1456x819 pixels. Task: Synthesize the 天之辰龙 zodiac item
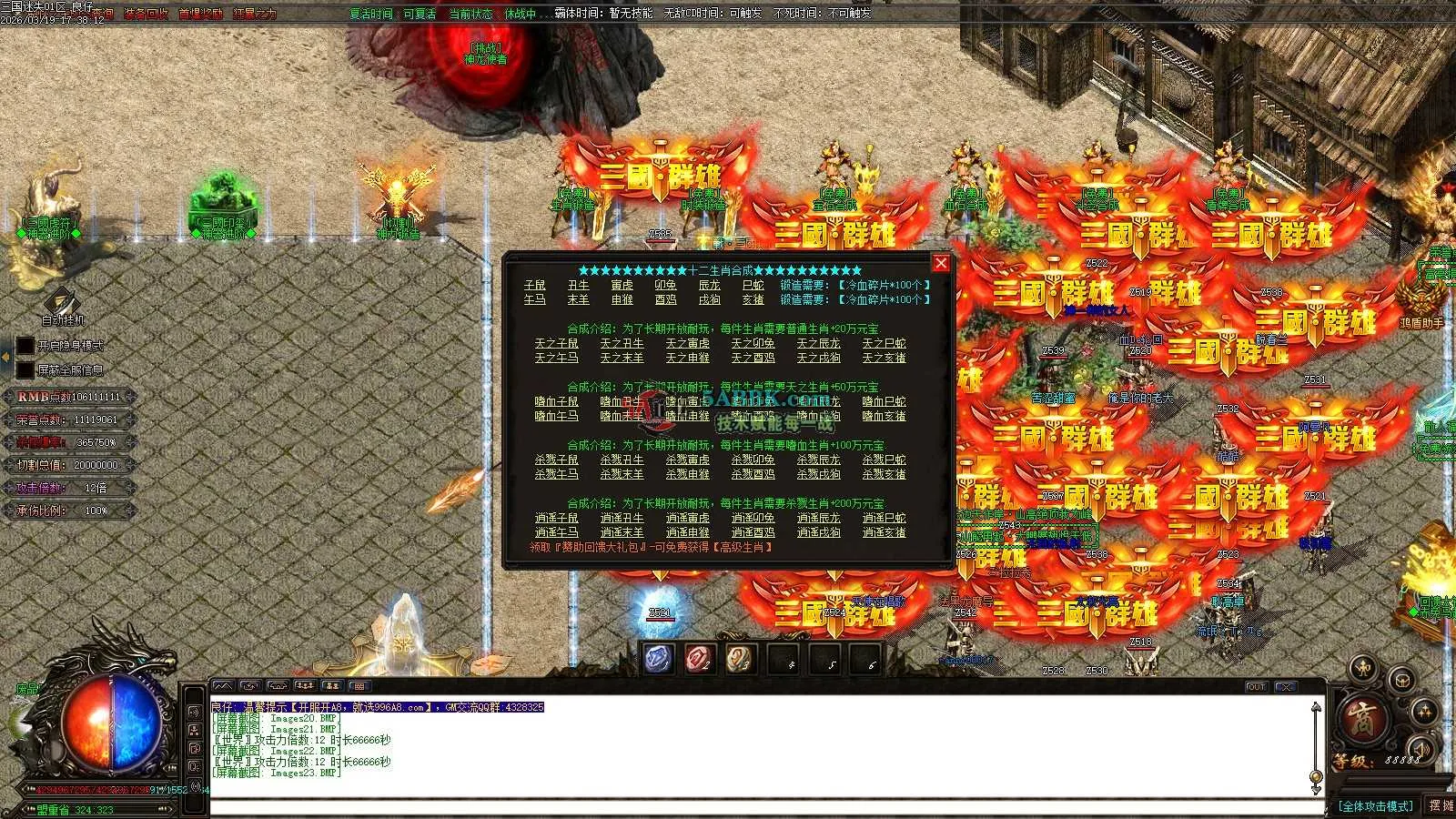(818, 344)
